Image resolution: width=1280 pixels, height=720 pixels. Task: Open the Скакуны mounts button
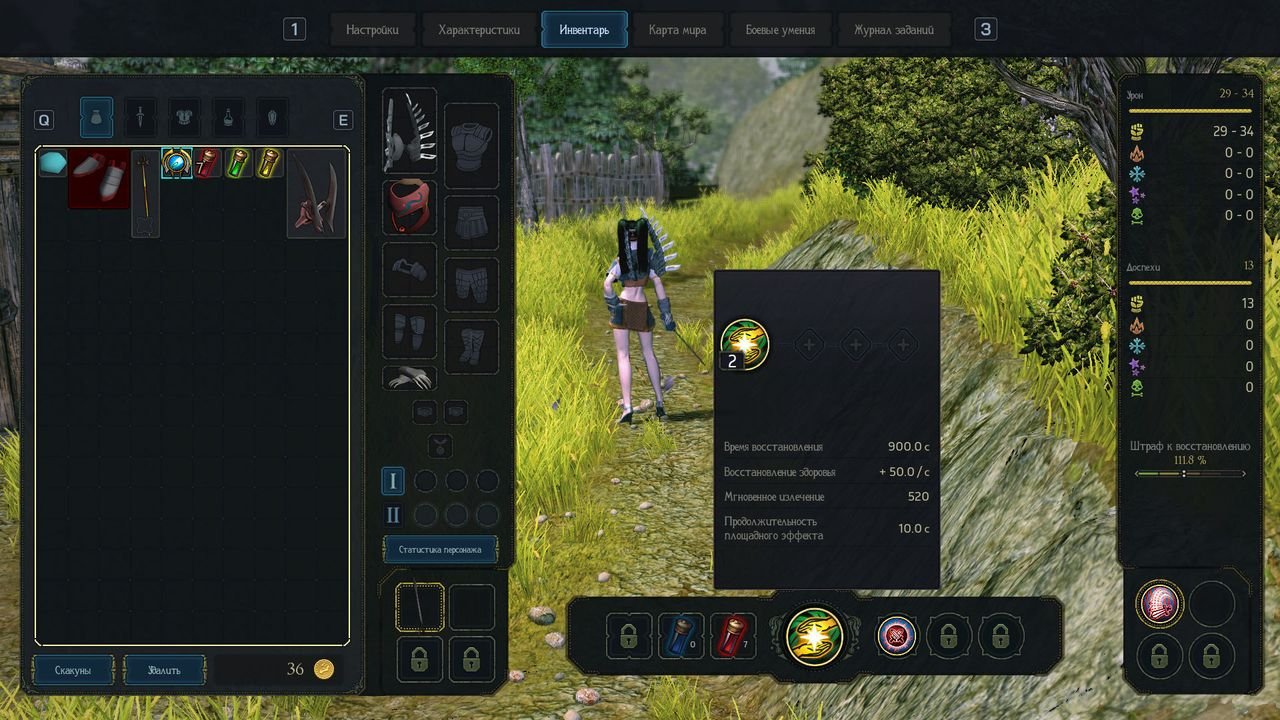tap(73, 670)
